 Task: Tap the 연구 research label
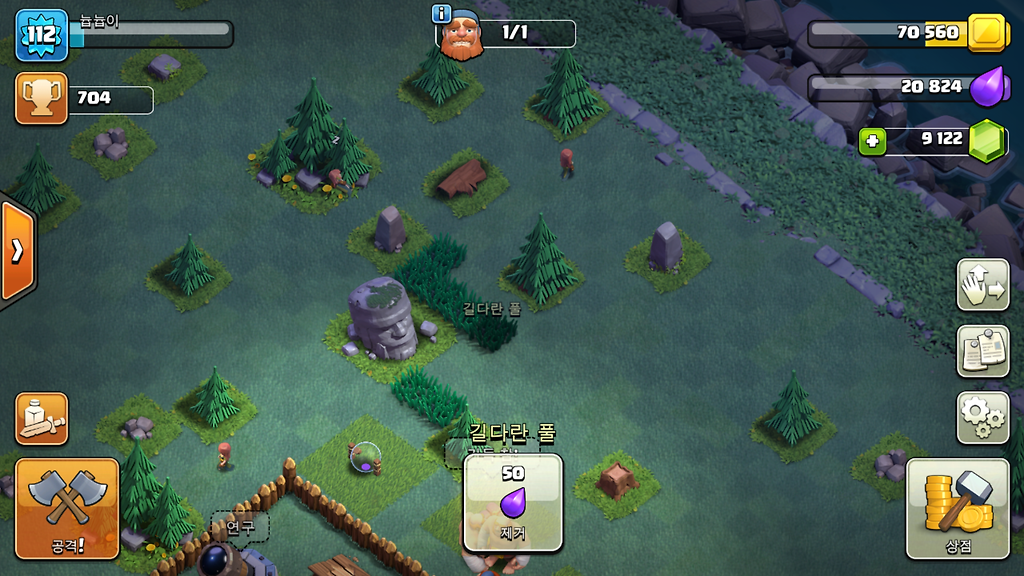tap(239, 526)
